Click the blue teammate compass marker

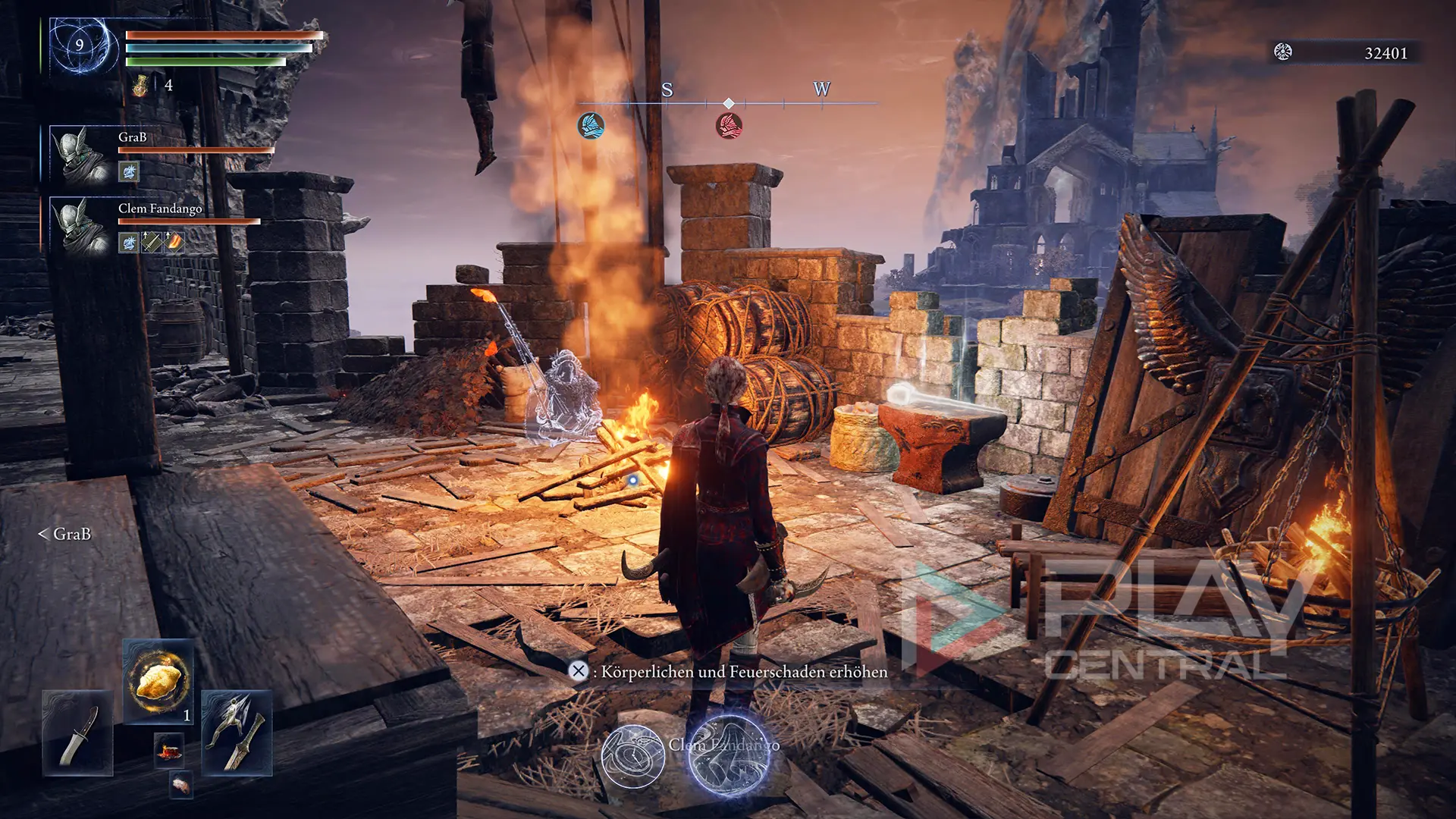(x=591, y=125)
